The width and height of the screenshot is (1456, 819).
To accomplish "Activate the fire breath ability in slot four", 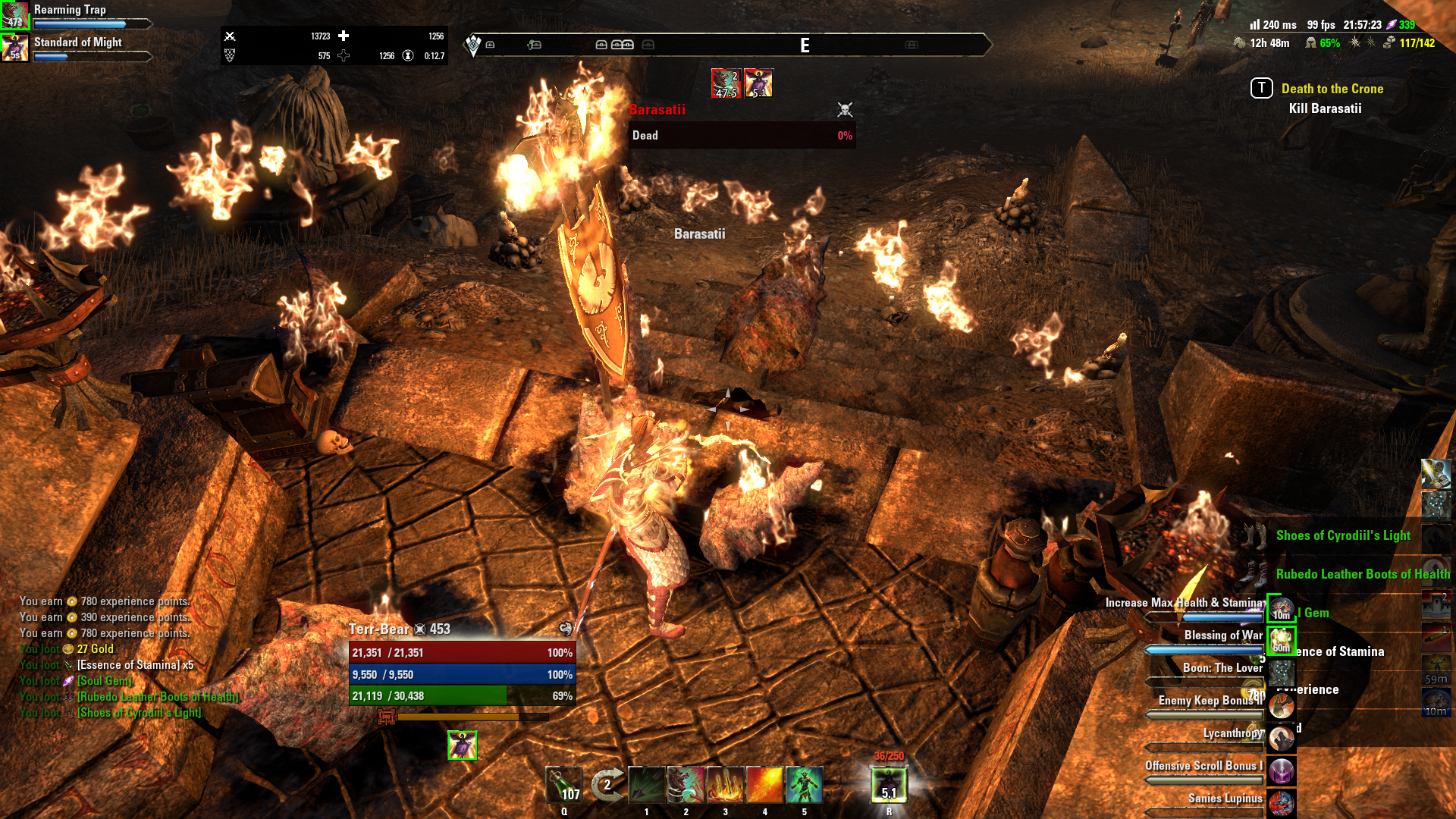I will pyautogui.click(x=764, y=785).
